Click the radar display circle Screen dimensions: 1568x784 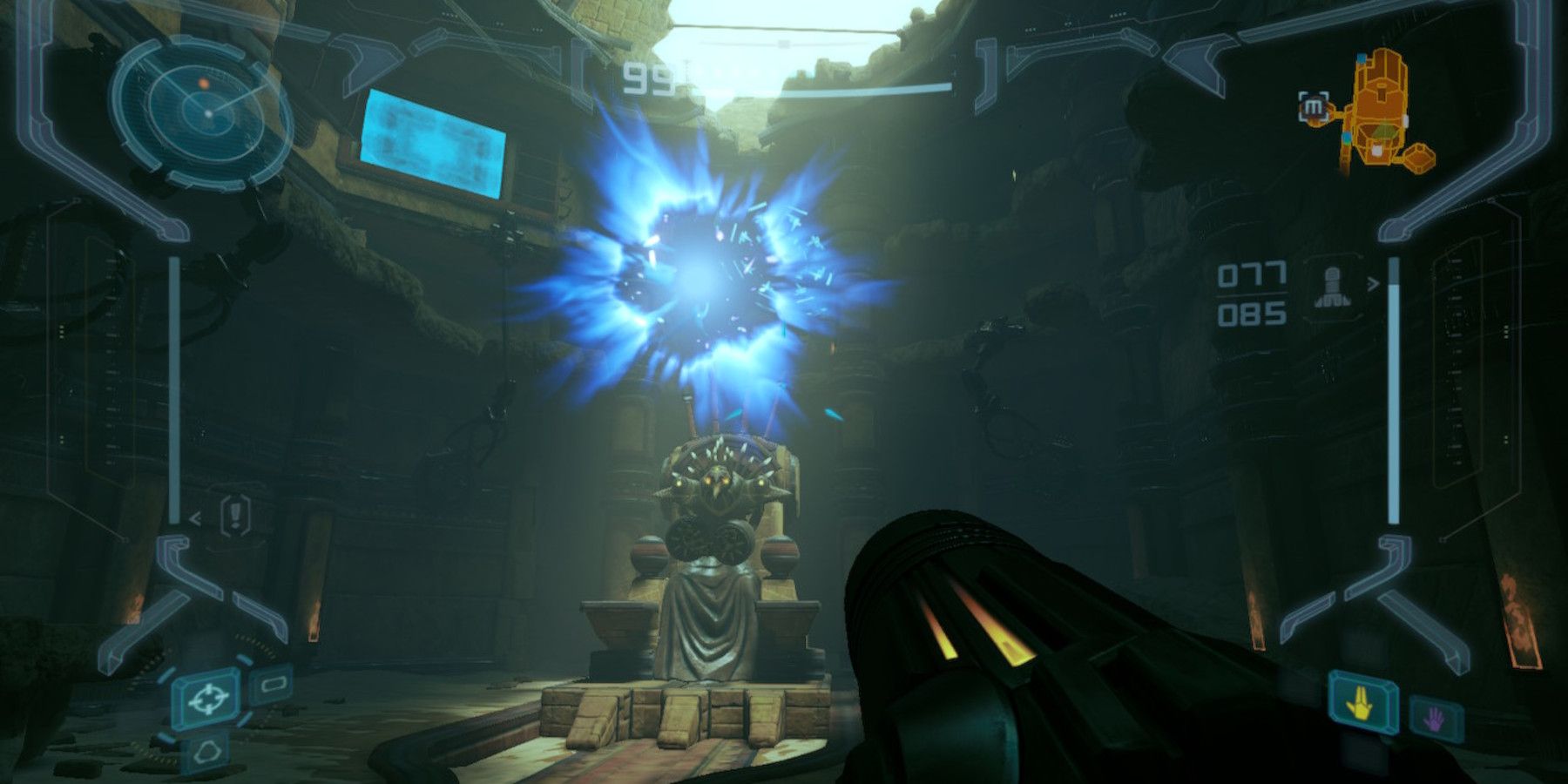click(202, 110)
